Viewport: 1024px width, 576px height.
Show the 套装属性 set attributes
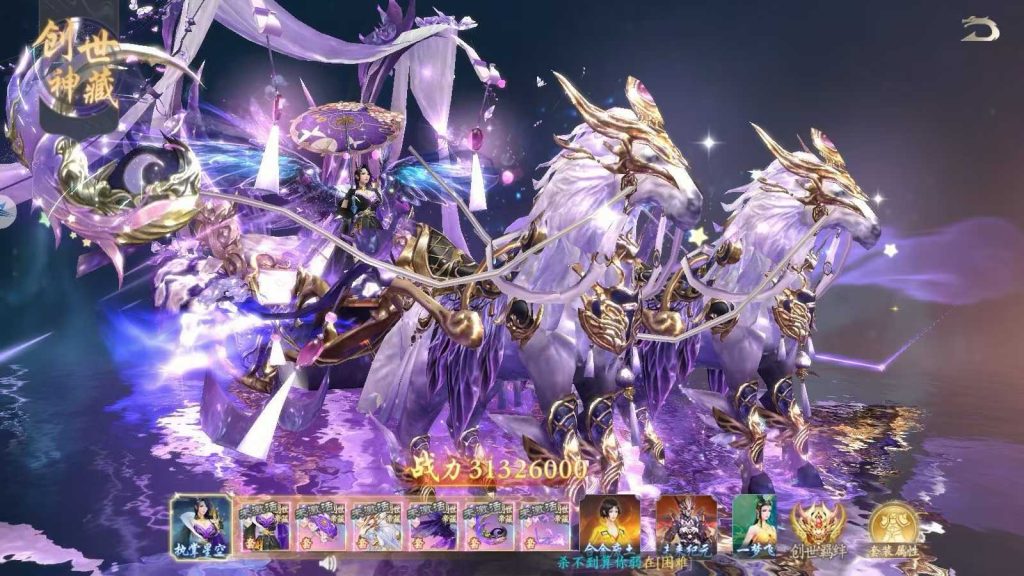(x=894, y=527)
